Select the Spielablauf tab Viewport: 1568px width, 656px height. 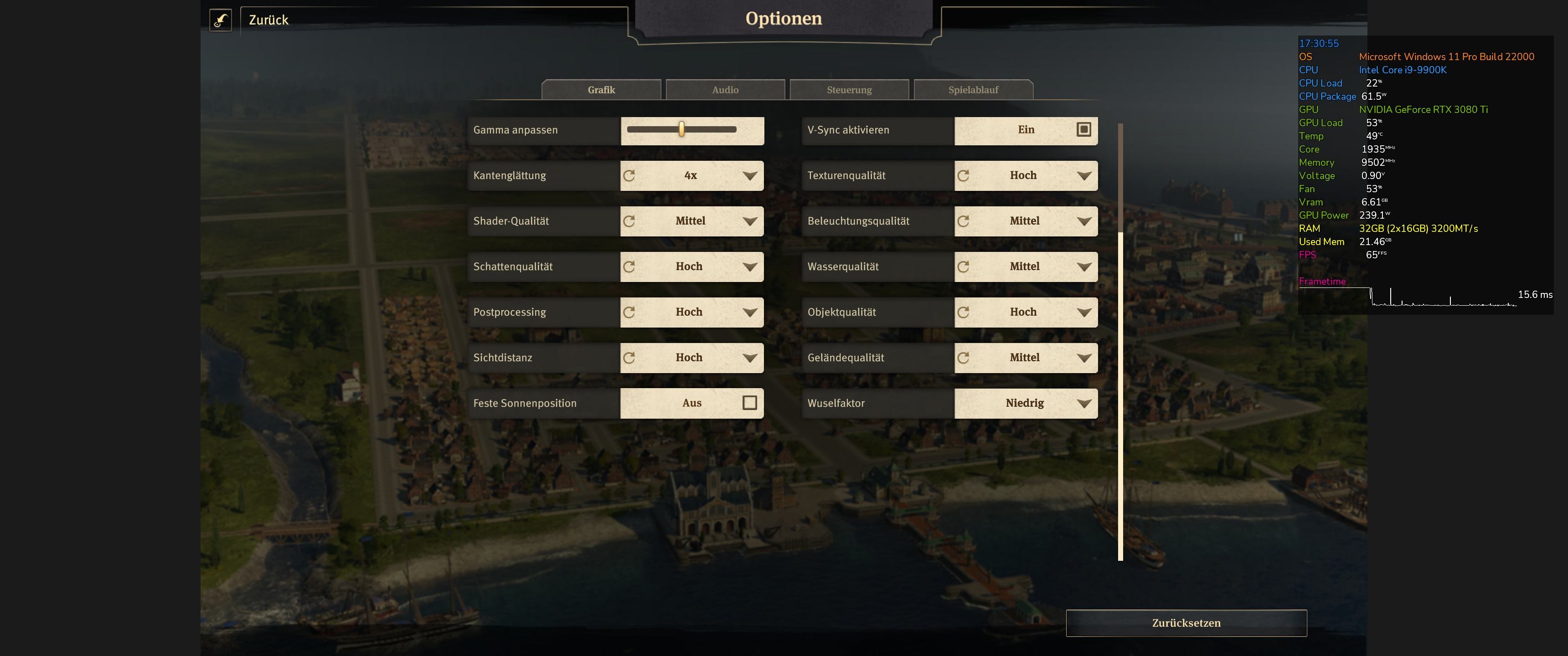[973, 90]
